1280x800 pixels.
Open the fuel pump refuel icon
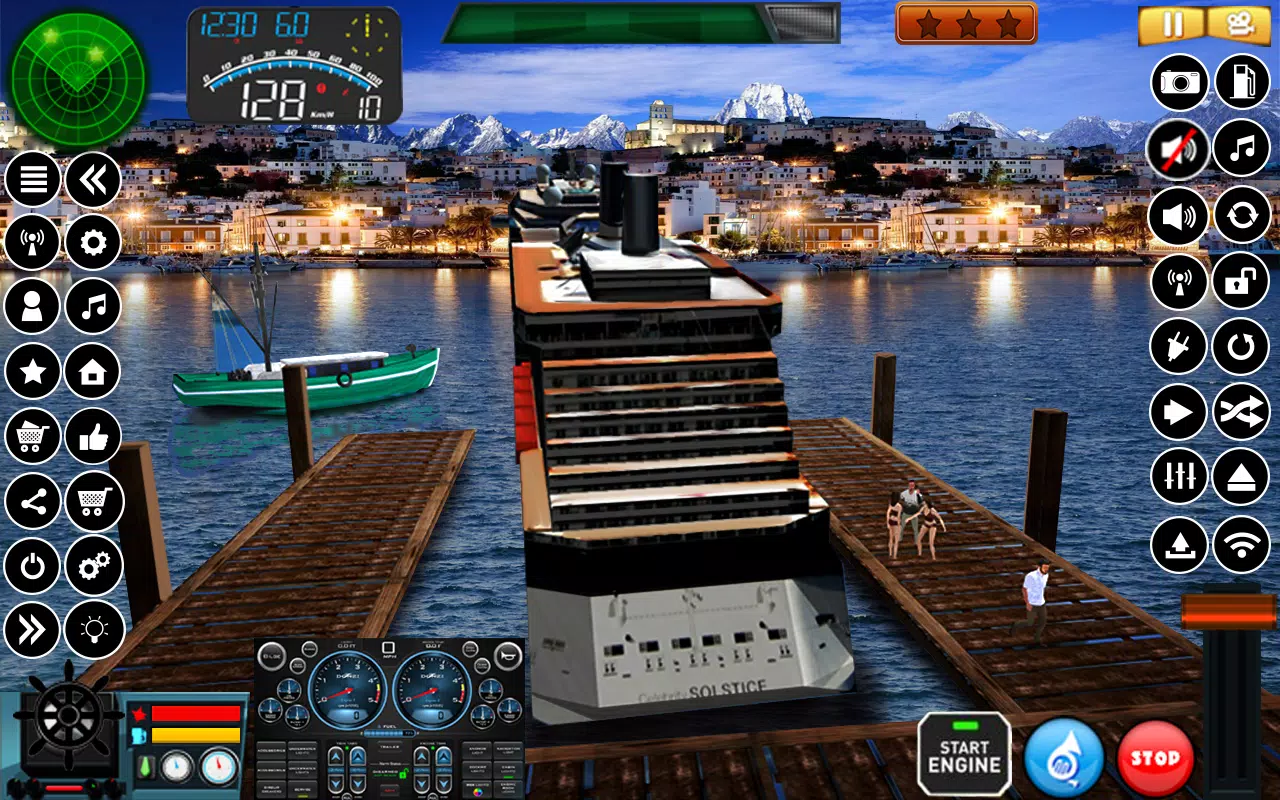pos(1241,83)
